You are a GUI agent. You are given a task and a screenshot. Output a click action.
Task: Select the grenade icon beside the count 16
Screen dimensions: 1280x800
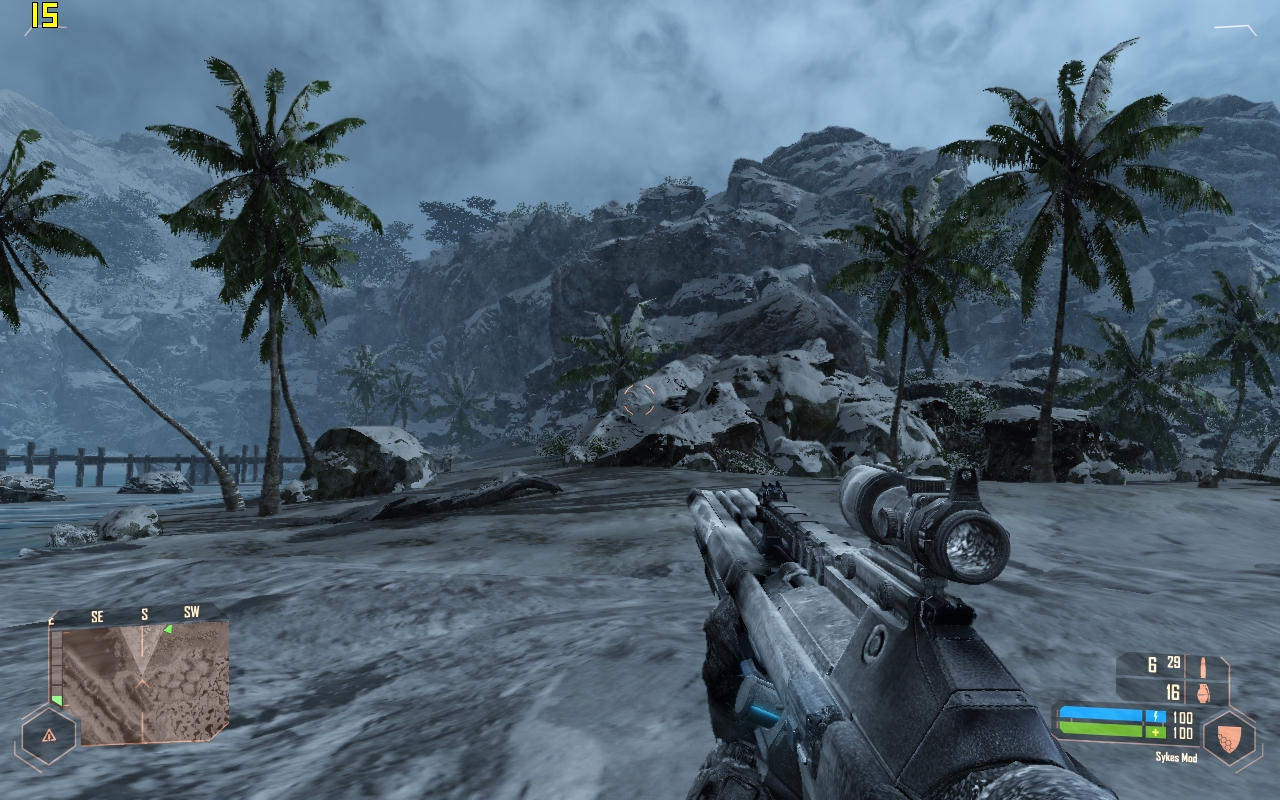tap(1202, 692)
